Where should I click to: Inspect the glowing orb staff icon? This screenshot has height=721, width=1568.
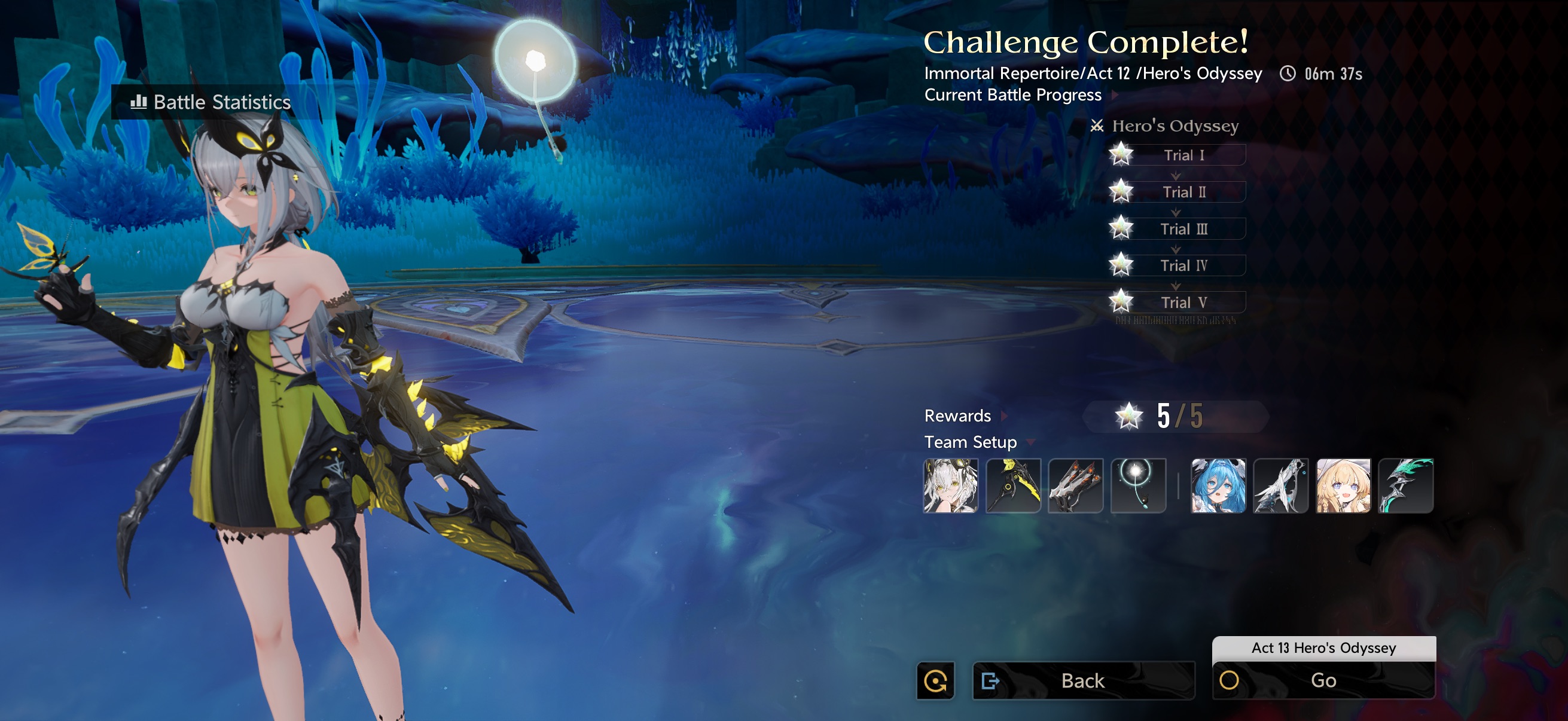point(1137,485)
